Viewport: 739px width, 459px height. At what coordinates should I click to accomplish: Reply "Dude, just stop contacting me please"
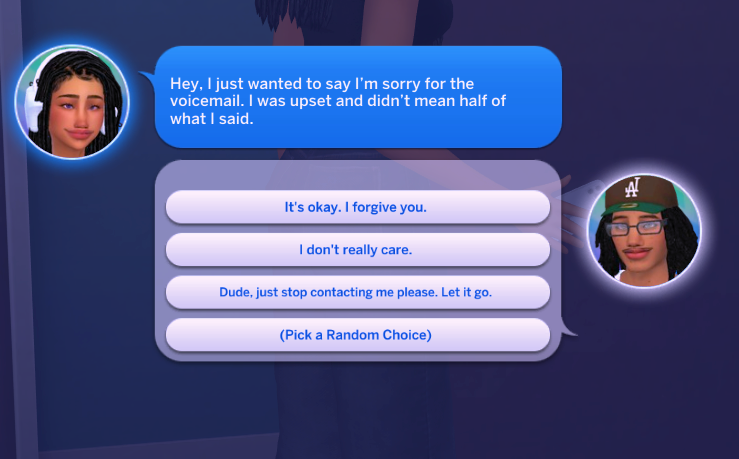(357, 293)
